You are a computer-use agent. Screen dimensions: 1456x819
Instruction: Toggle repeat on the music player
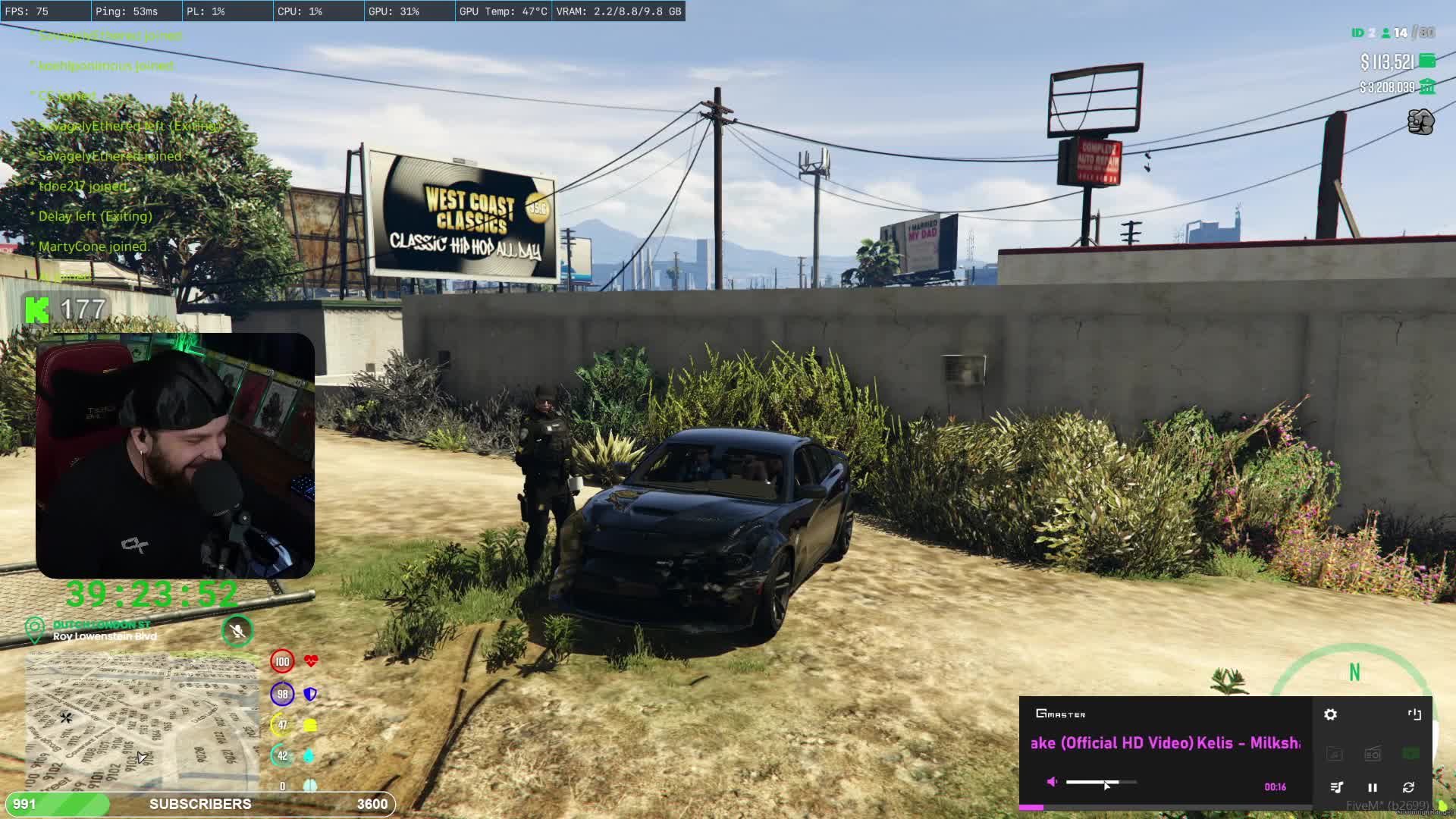[1408, 787]
